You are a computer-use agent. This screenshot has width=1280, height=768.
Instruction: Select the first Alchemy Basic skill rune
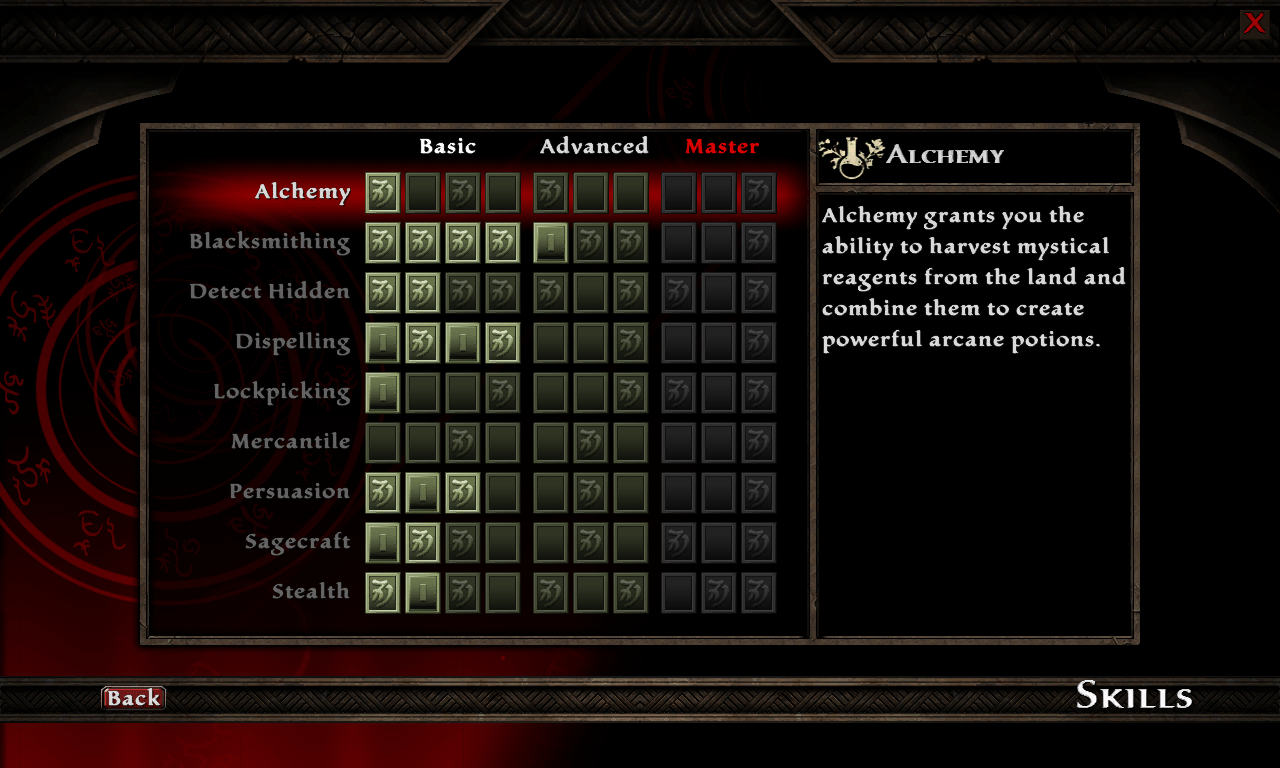point(381,192)
